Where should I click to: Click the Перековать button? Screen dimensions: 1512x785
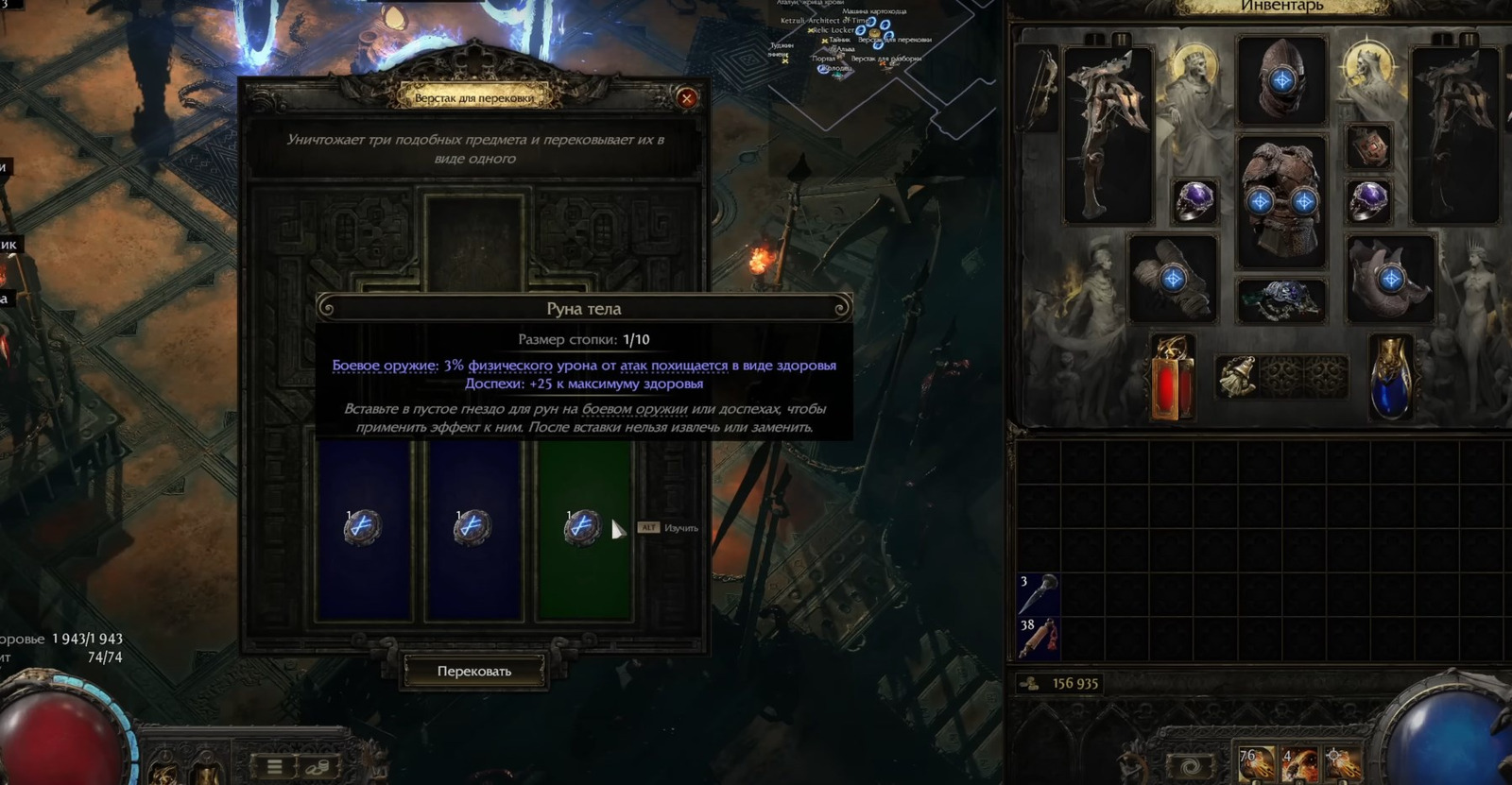click(473, 671)
